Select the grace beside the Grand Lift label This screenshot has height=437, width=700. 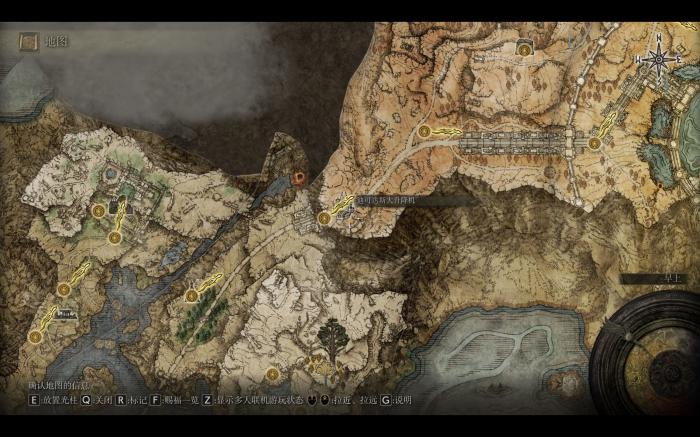click(324, 217)
